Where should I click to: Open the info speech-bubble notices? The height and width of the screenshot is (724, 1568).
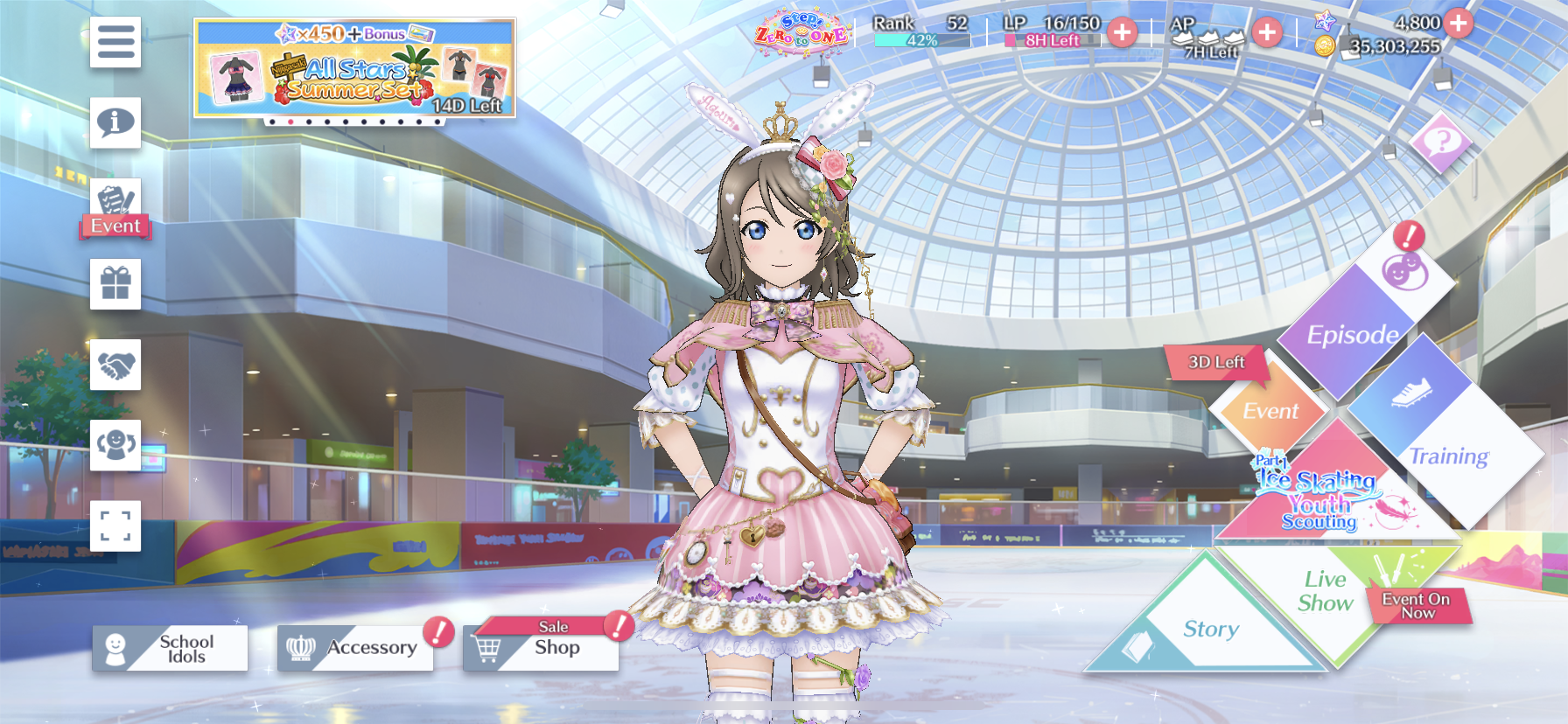tap(115, 122)
